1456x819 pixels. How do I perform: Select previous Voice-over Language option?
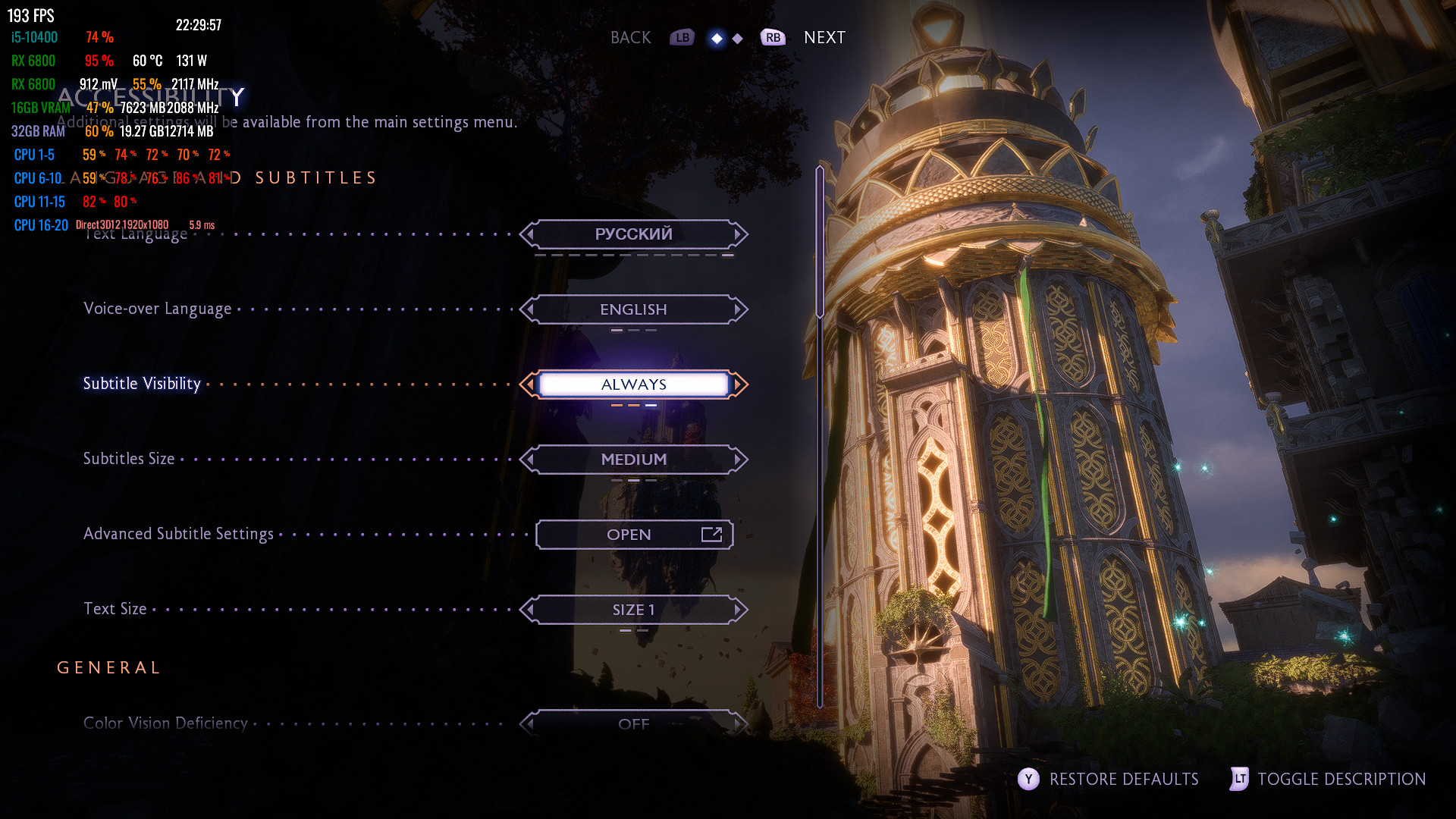[x=529, y=309]
